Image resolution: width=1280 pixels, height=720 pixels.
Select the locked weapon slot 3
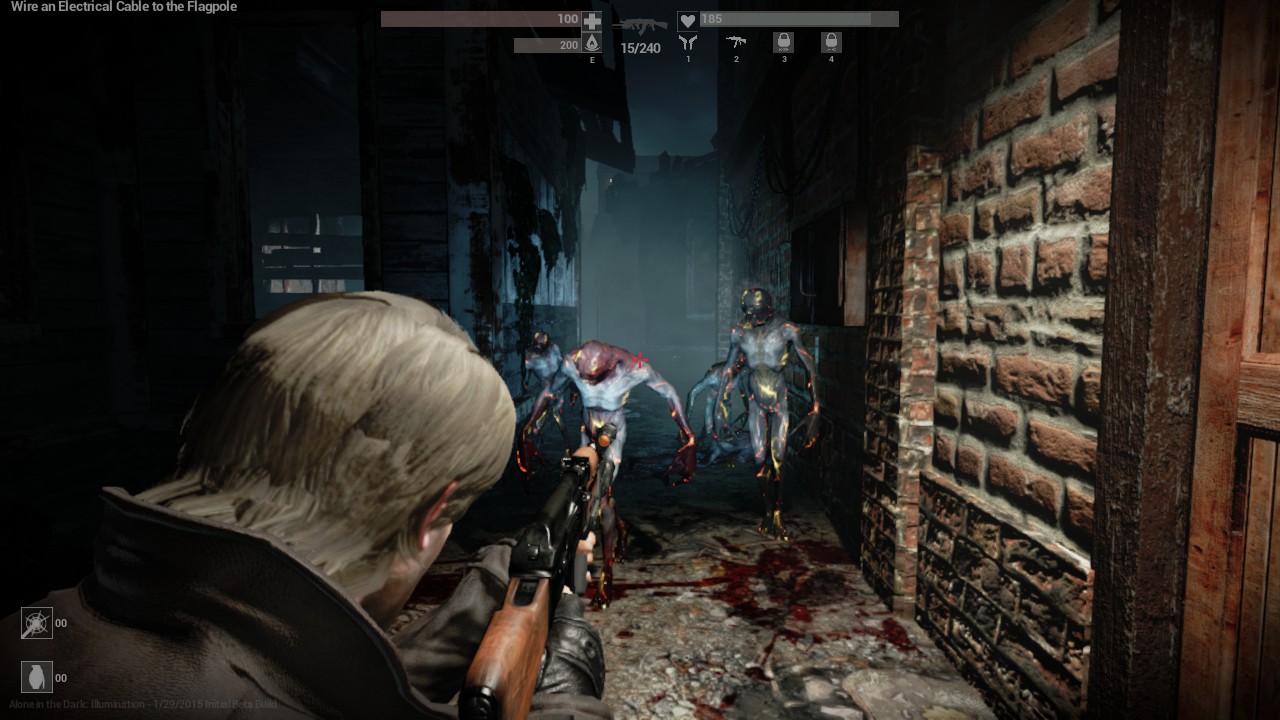pyautogui.click(x=783, y=42)
